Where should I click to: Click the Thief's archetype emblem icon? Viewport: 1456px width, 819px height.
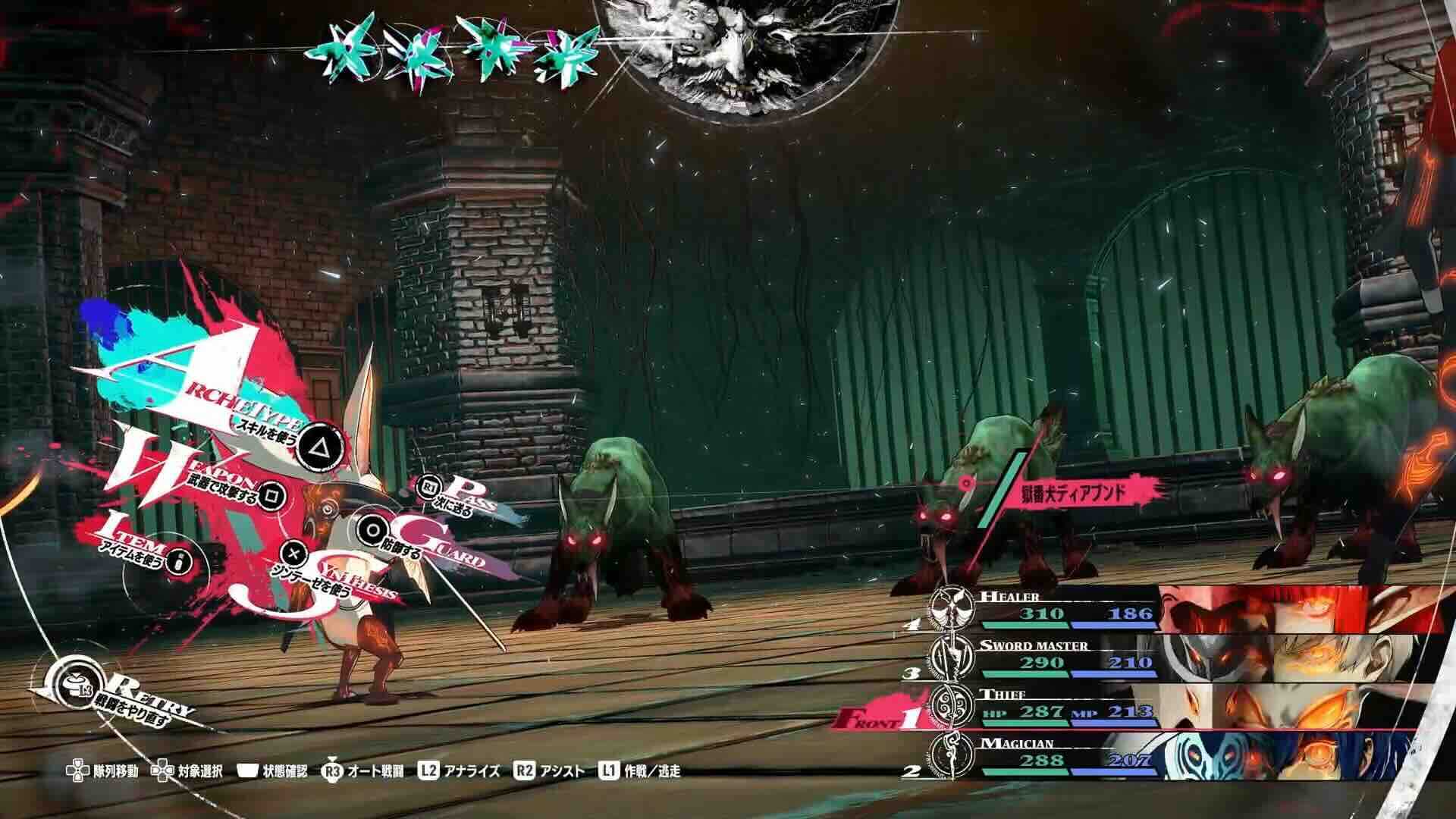pyautogui.click(x=952, y=706)
